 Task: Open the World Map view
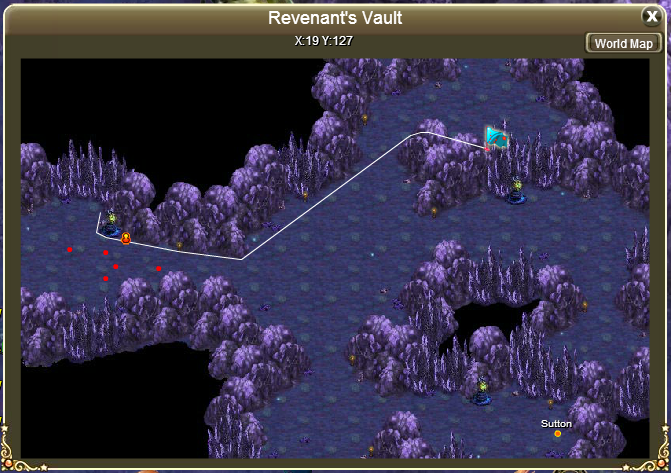[x=623, y=43]
